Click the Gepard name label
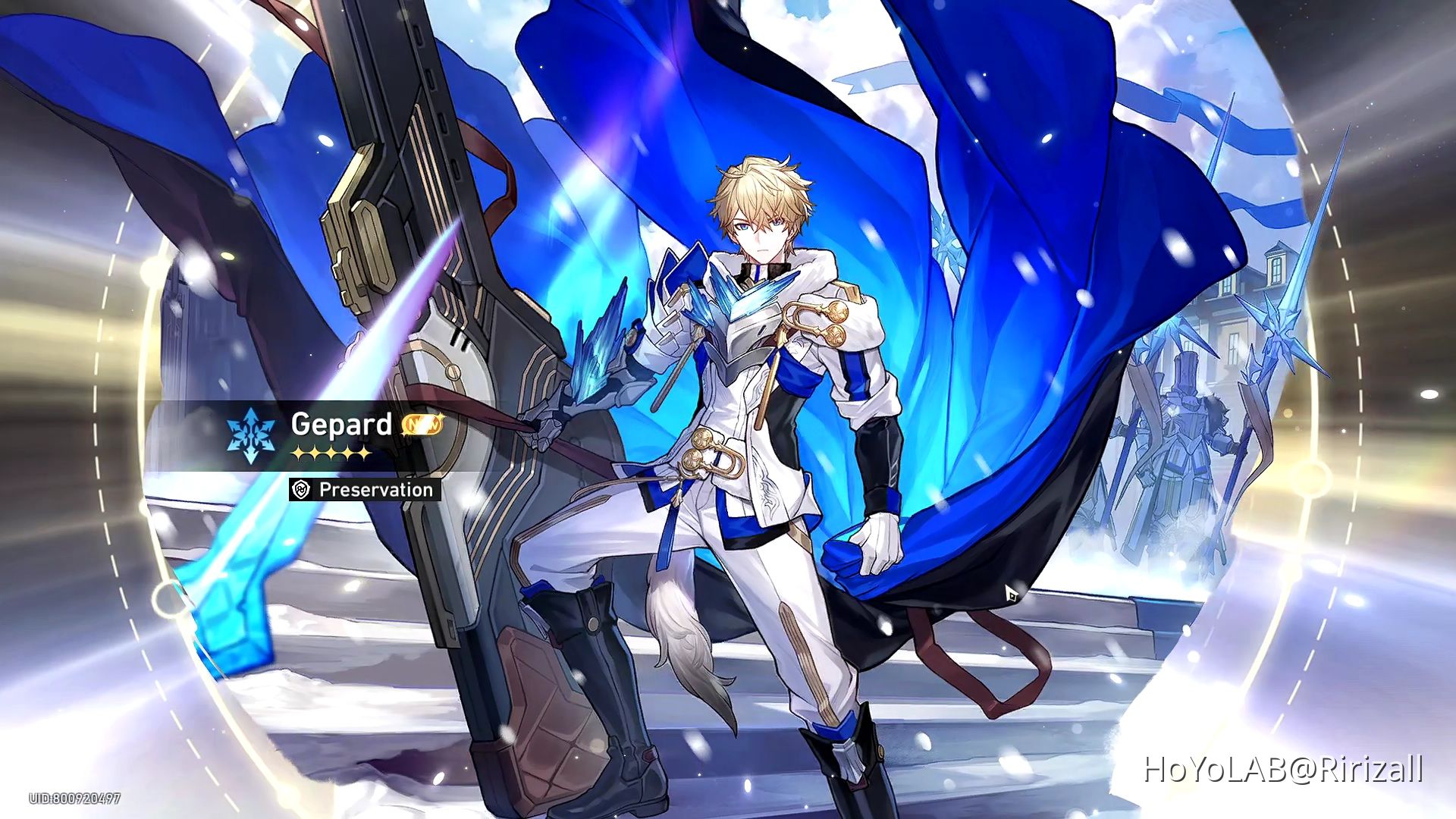Viewport: 1456px width, 819px height. click(341, 425)
